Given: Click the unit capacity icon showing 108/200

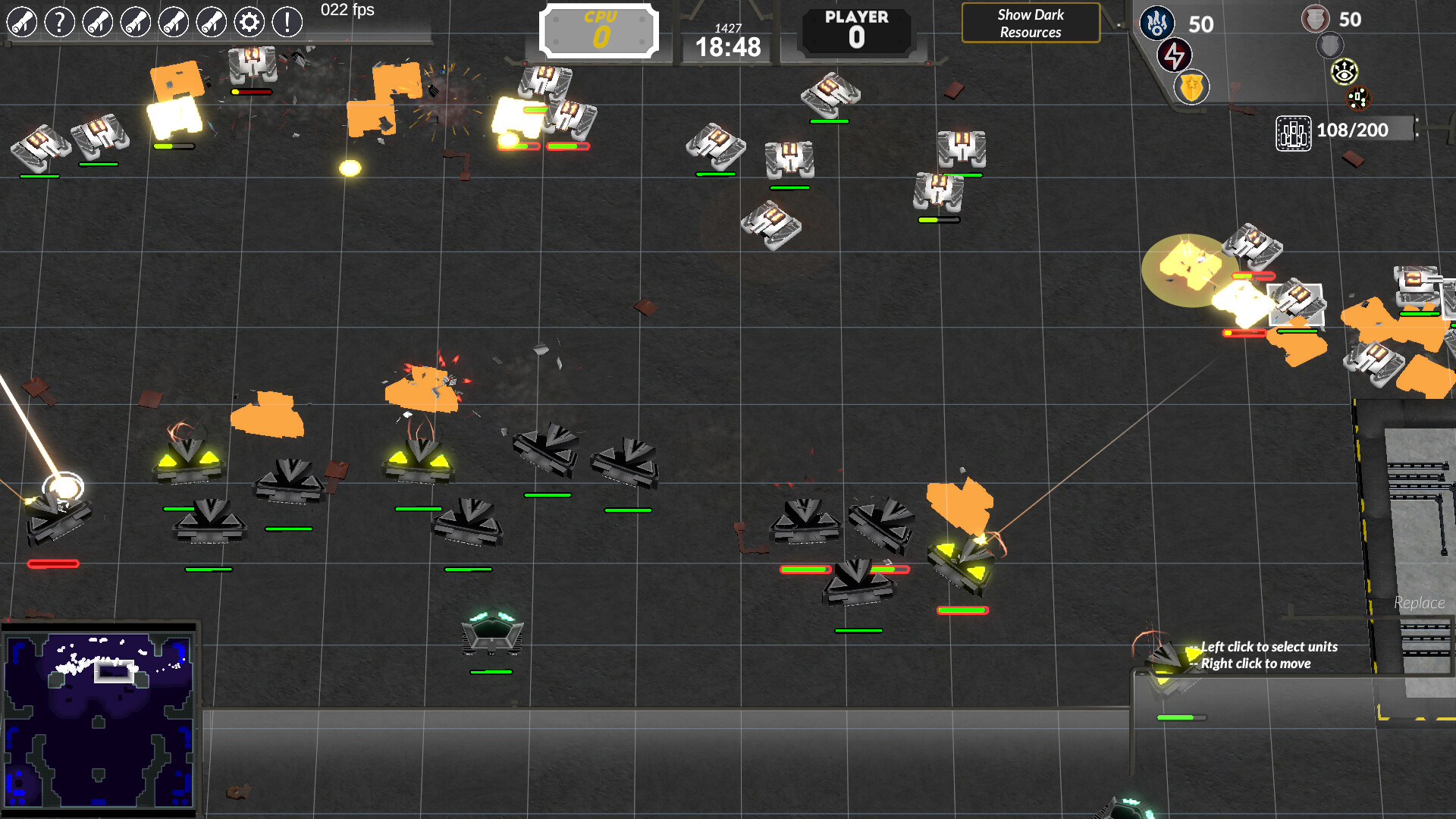Looking at the screenshot, I should [1294, 130].
